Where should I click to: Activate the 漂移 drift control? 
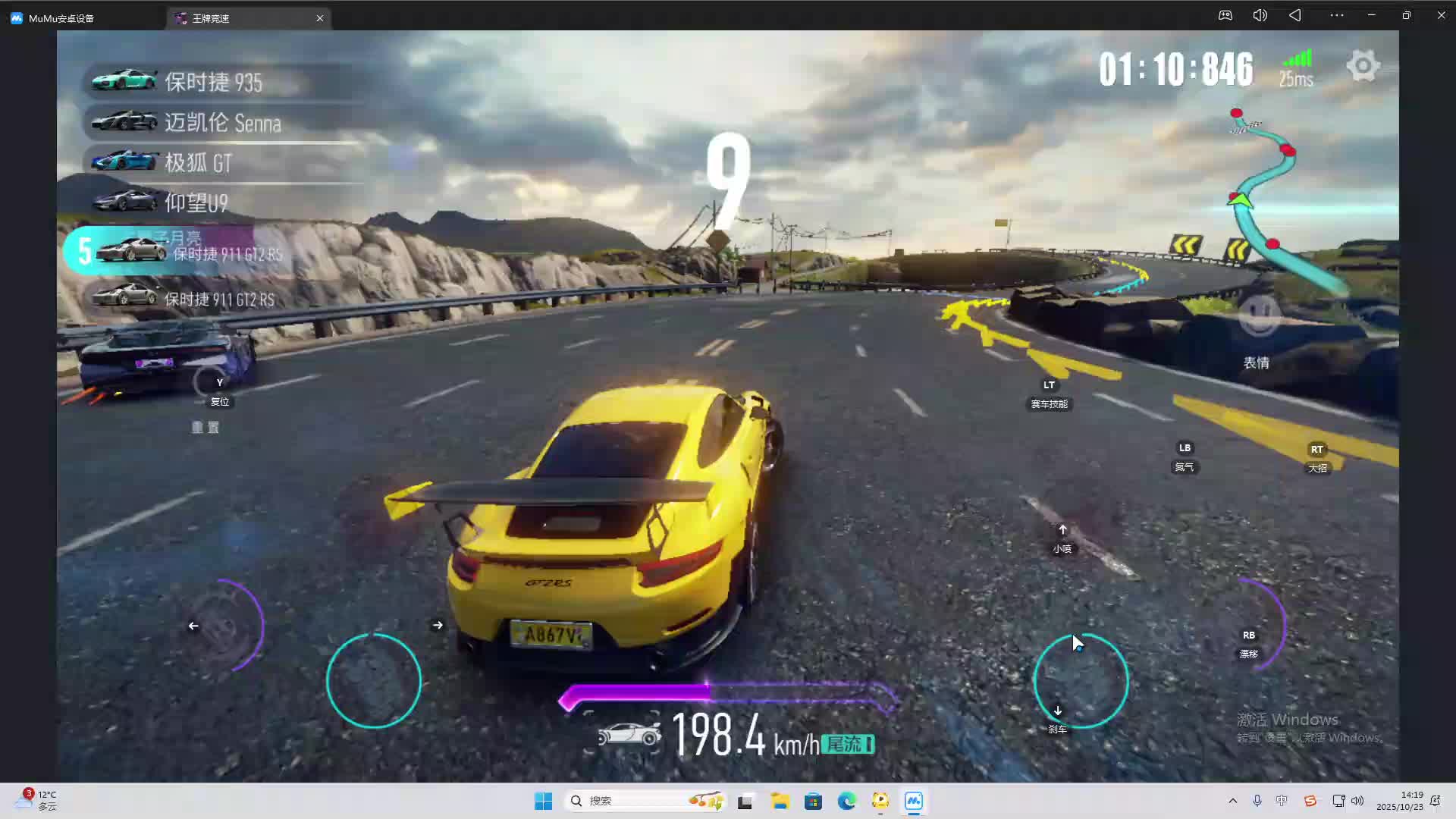click(1249, 635)
